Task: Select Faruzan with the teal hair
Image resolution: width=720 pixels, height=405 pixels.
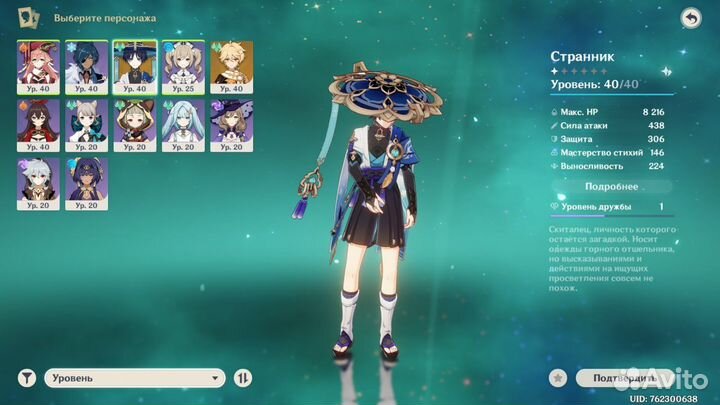Action: (180, 122)
